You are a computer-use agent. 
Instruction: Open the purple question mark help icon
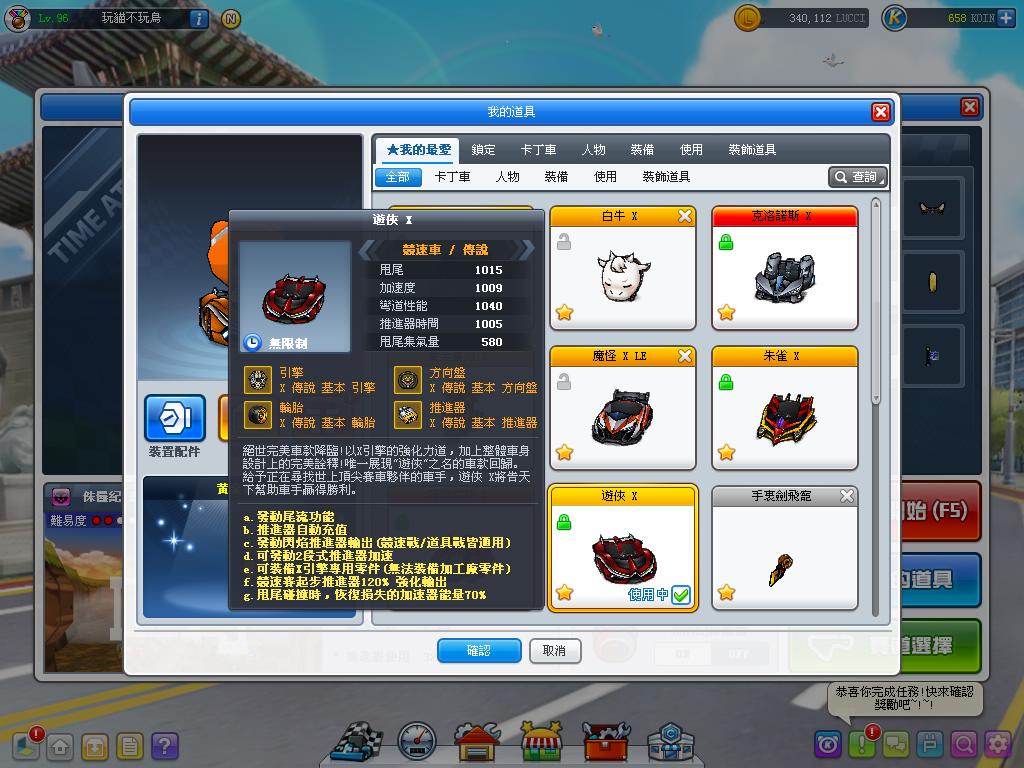[164, 746]
